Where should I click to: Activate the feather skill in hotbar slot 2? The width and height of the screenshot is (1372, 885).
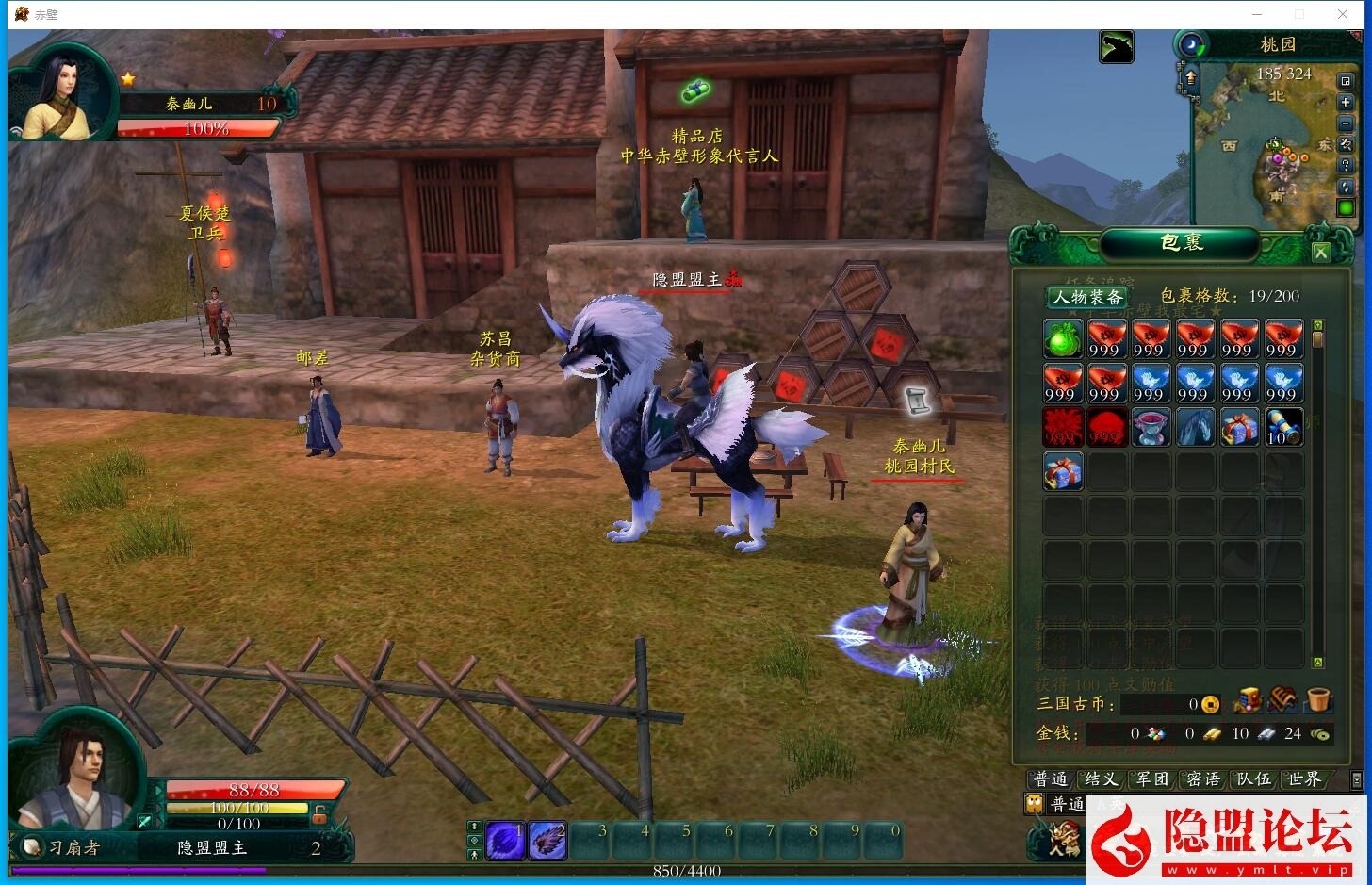pos(547,841)
